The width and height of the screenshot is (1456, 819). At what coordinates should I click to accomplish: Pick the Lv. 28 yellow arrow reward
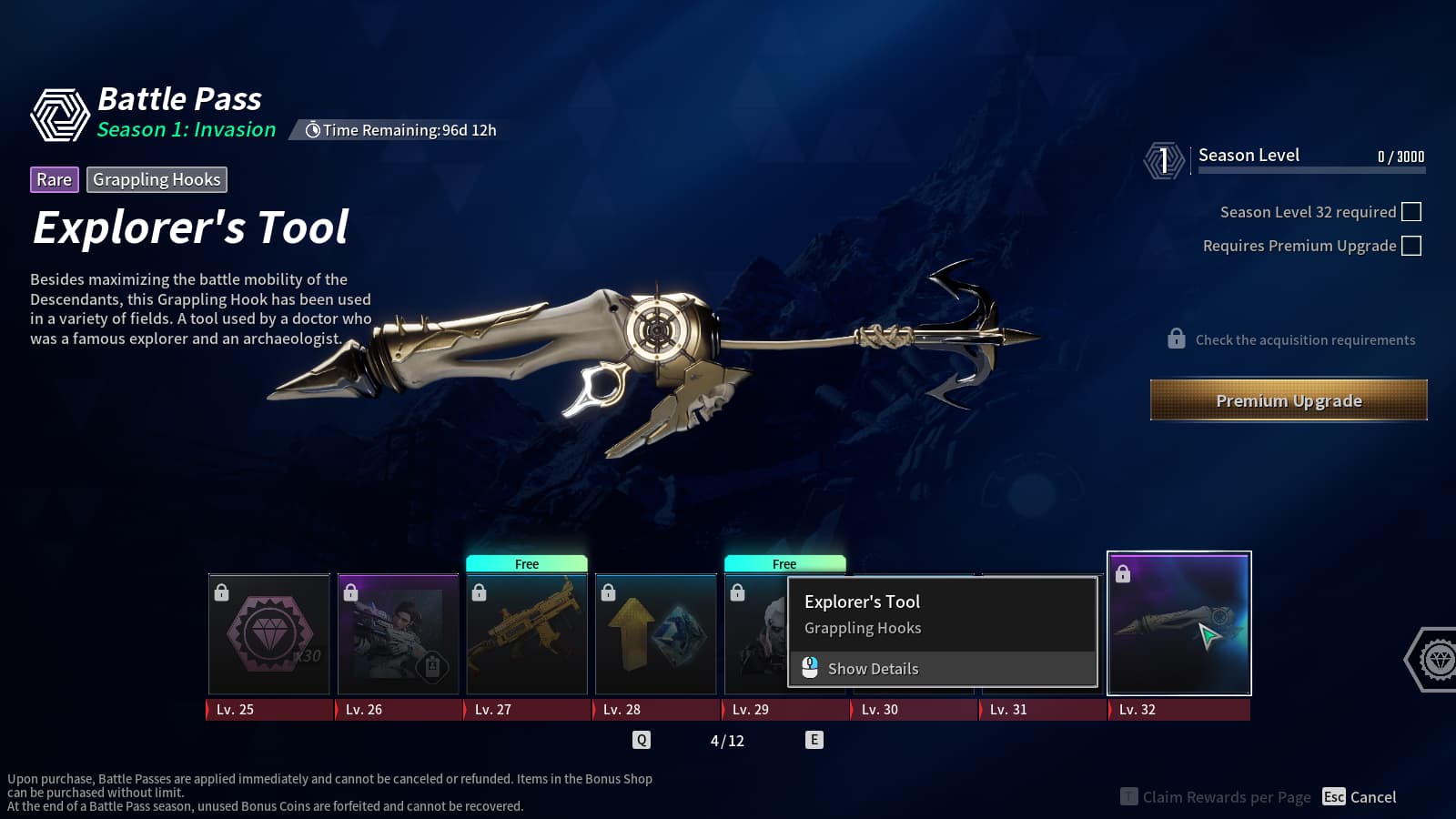656,634
